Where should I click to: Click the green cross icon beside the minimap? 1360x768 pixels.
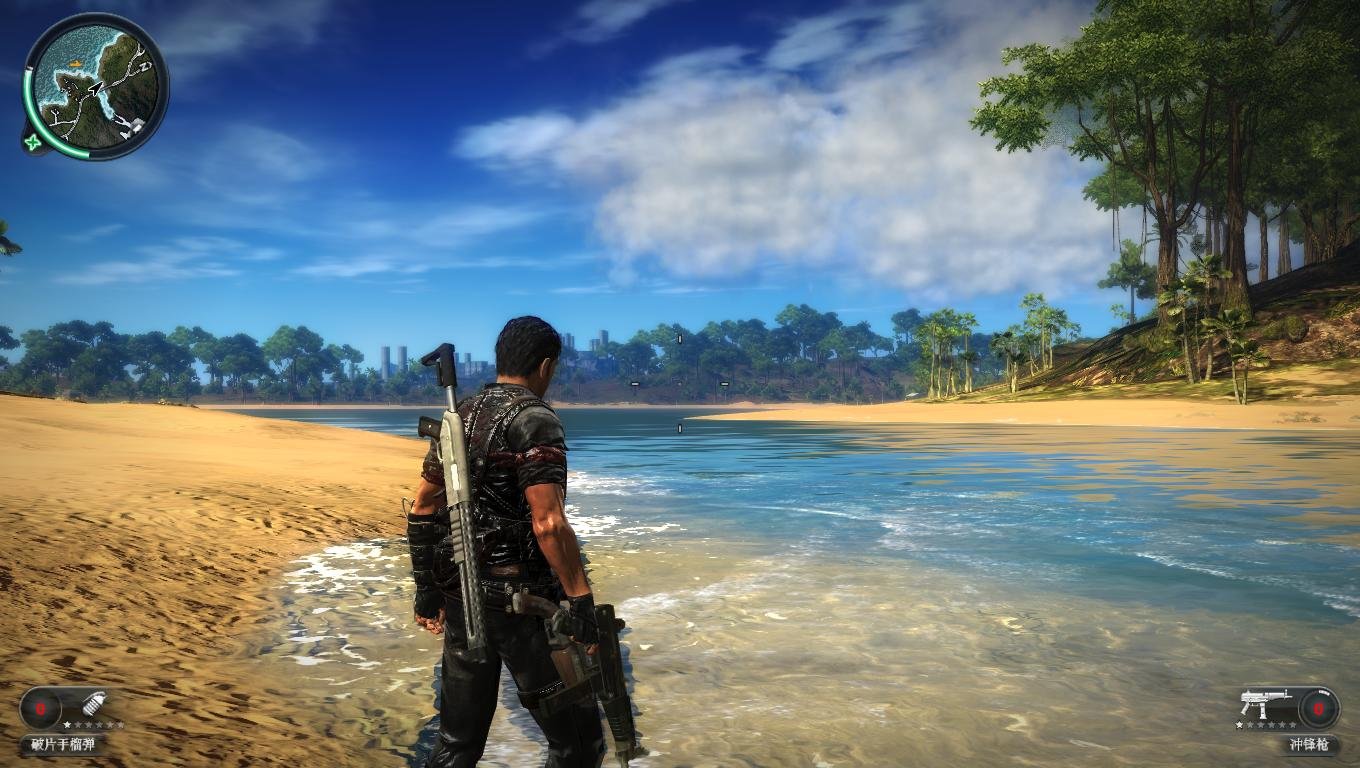pos(35,142)
